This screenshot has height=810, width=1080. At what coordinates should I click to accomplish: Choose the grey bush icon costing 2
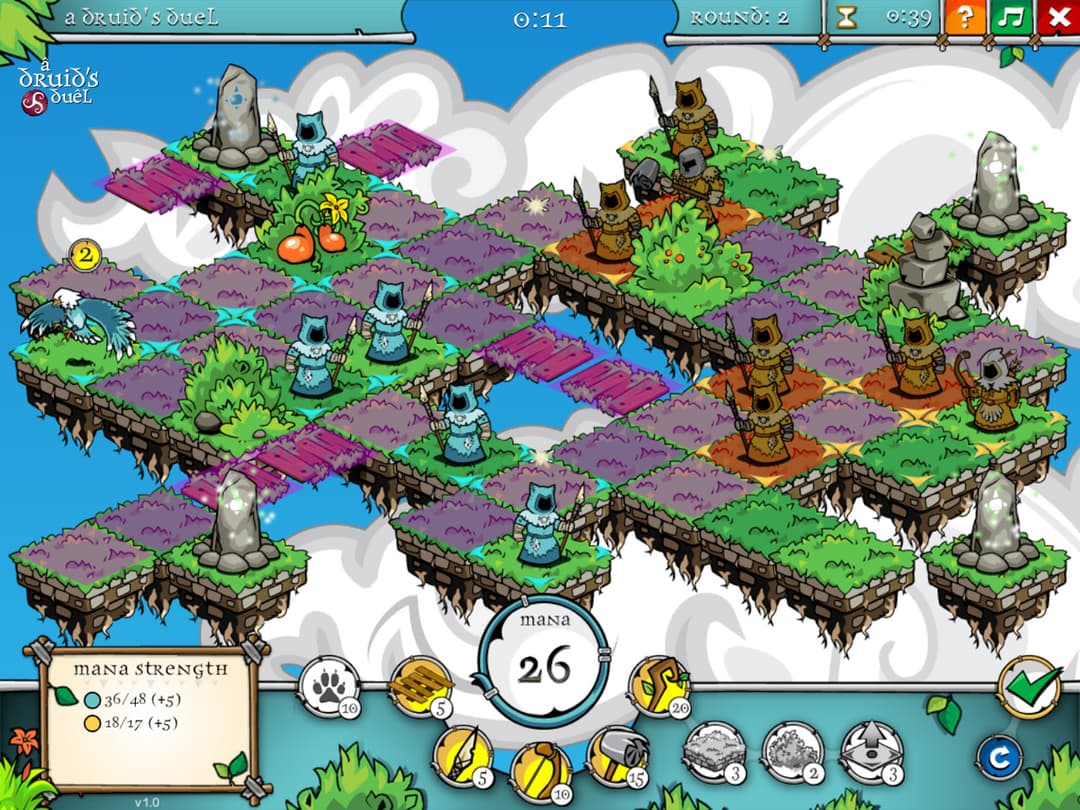click(x=792, y=751)
